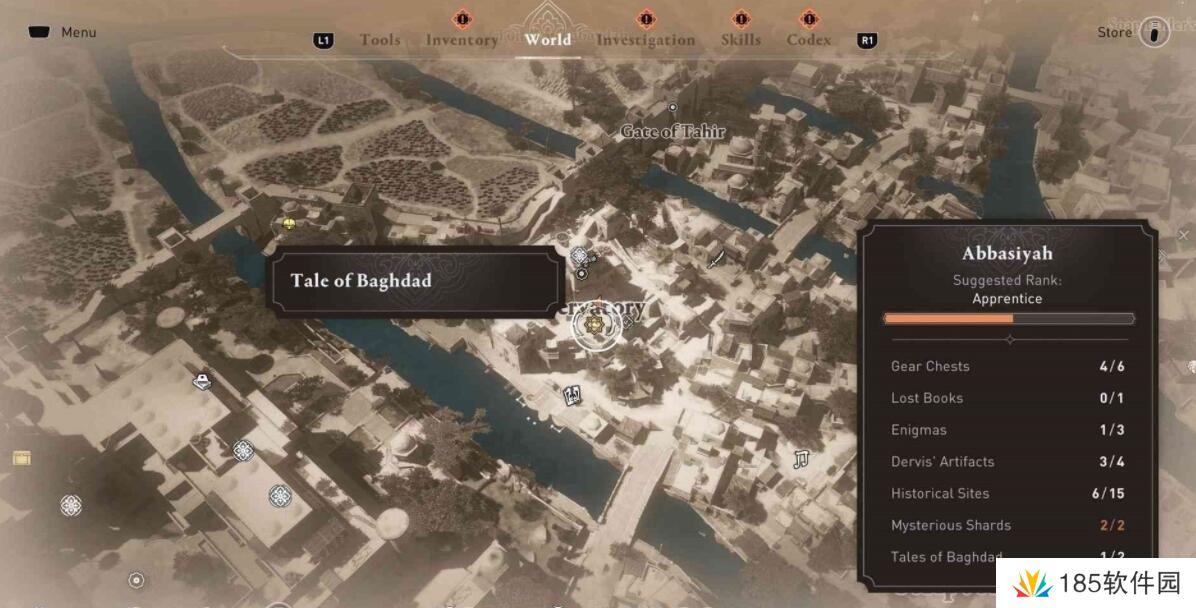Select the Historical Sites row

coord(1008,493)
